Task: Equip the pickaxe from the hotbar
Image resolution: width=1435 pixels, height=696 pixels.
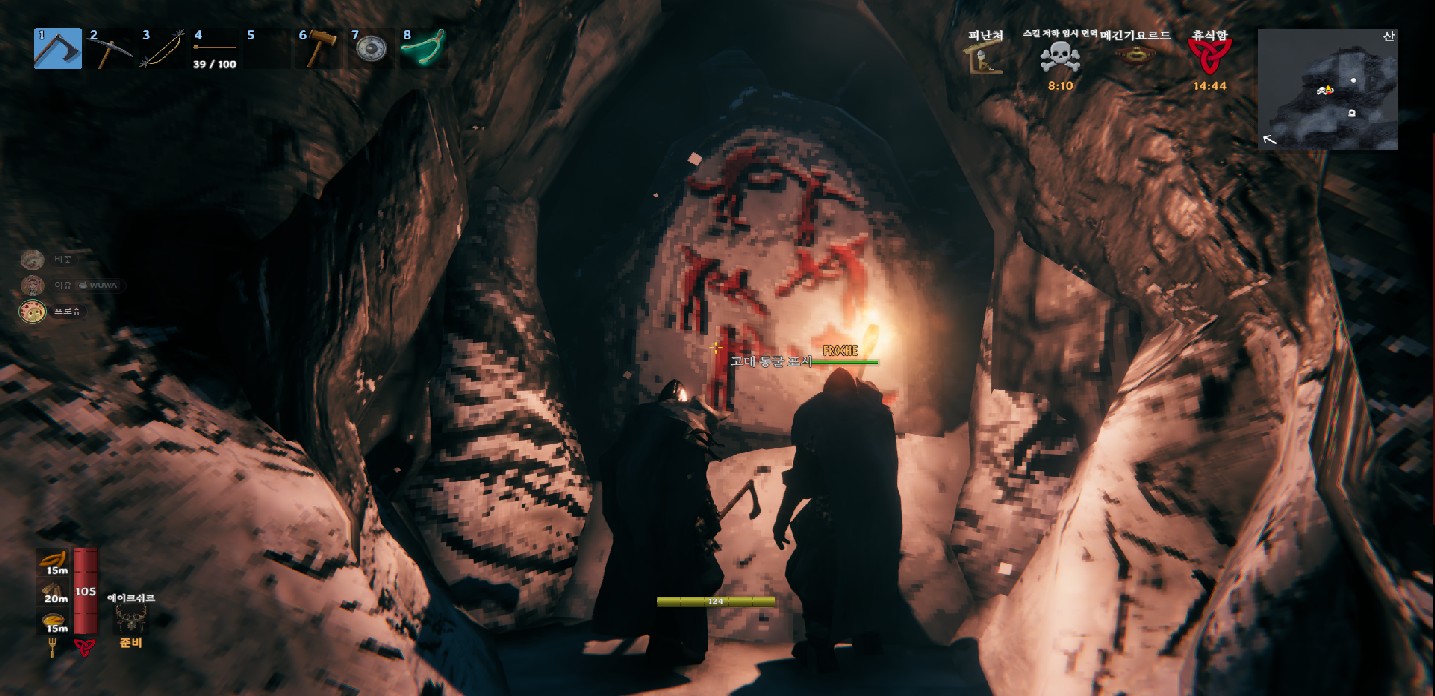Action: tap(110, 48)
